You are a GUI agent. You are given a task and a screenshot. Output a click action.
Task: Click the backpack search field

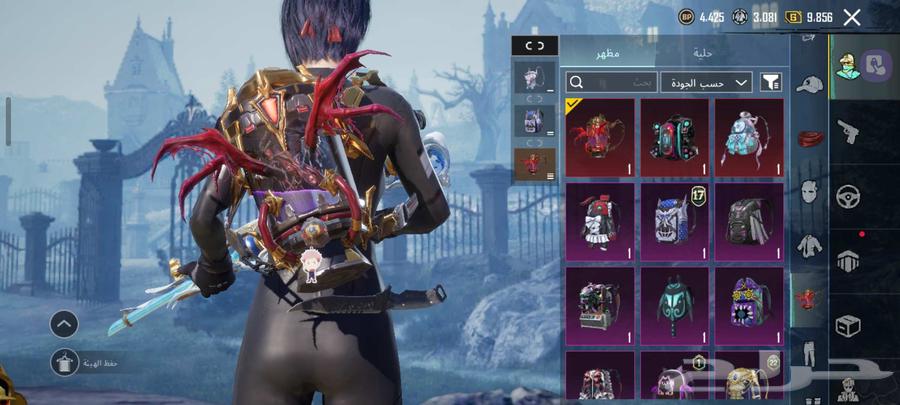coord(612,82)
